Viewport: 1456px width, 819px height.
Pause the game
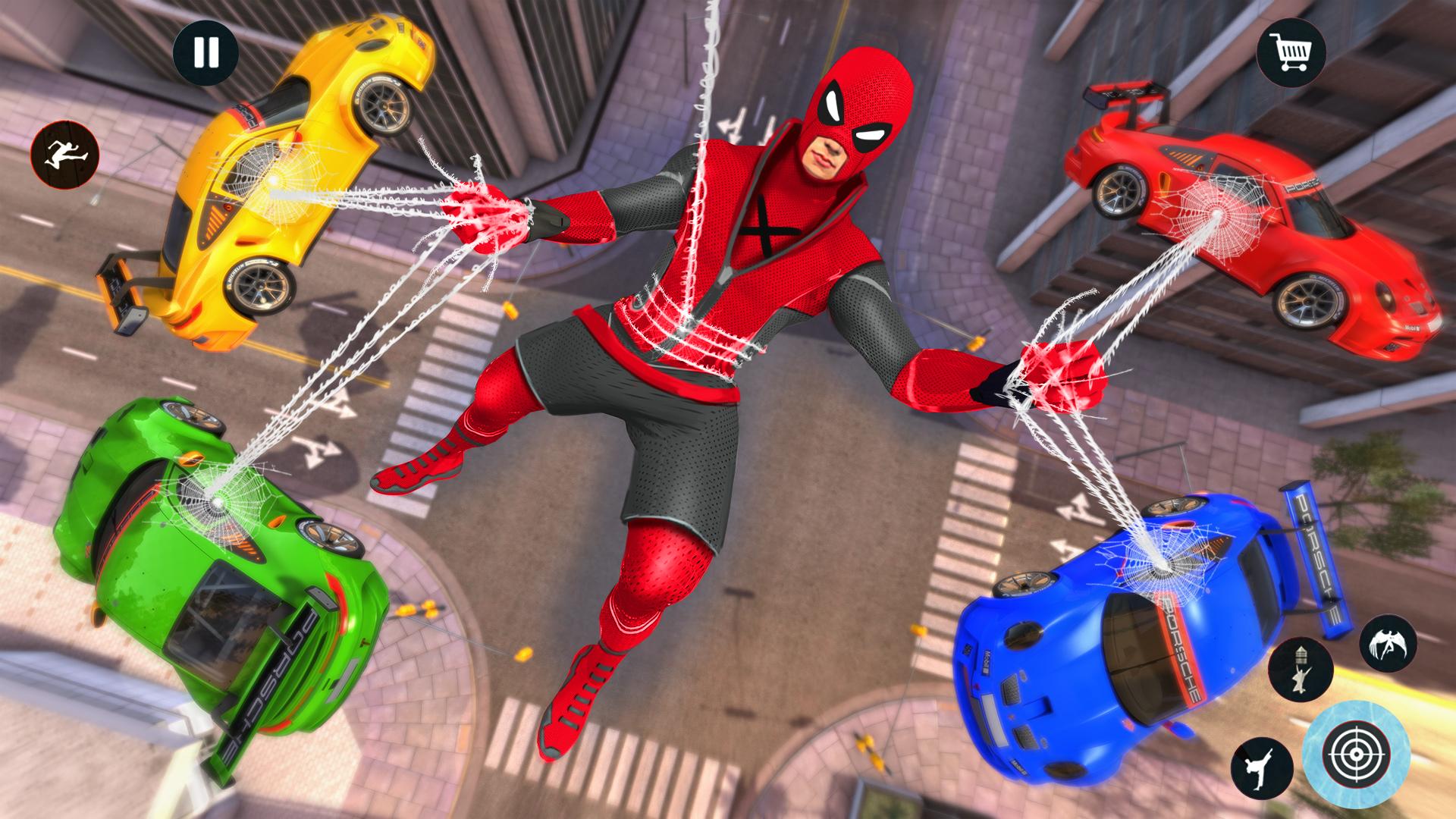click(x=206, y=52)
